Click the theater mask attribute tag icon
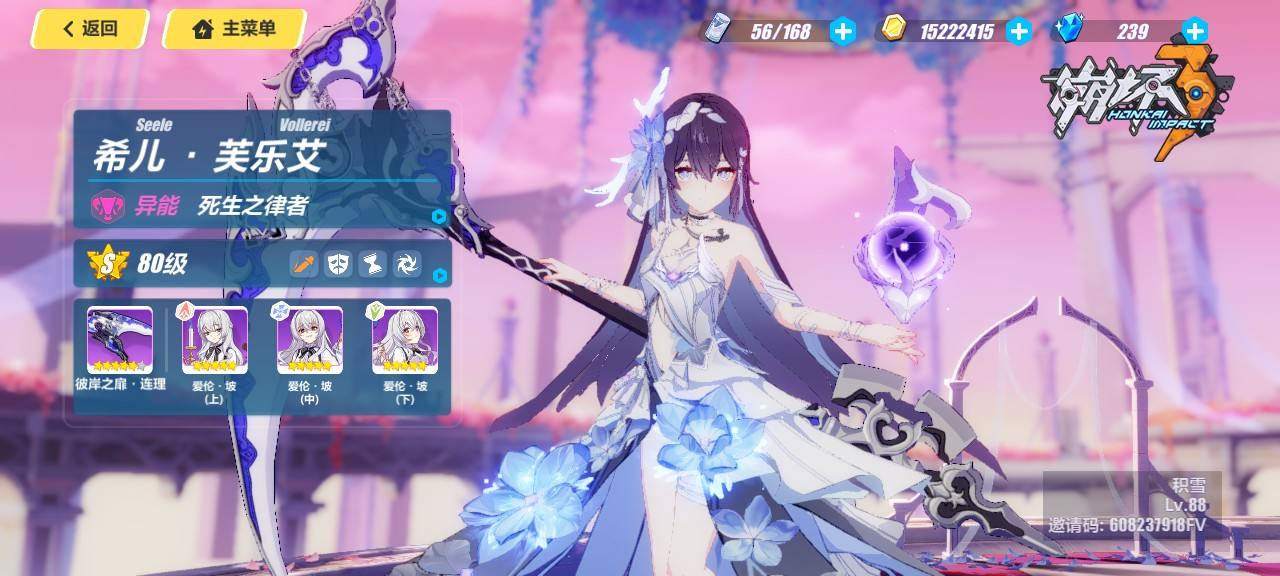 coord(339,264)
